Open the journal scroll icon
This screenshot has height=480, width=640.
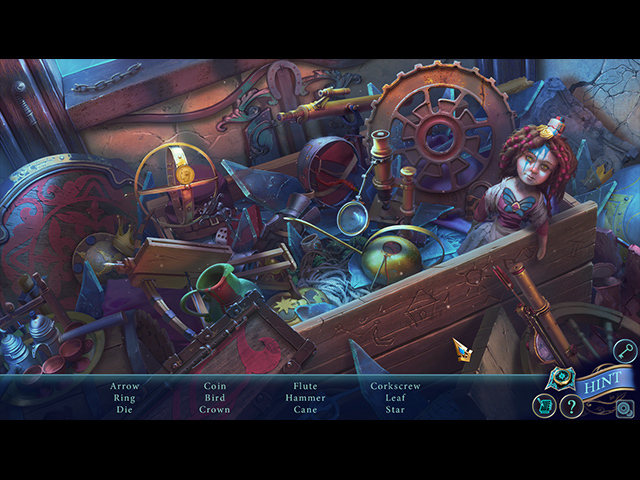pyautogui.click(x=544, y=406)
